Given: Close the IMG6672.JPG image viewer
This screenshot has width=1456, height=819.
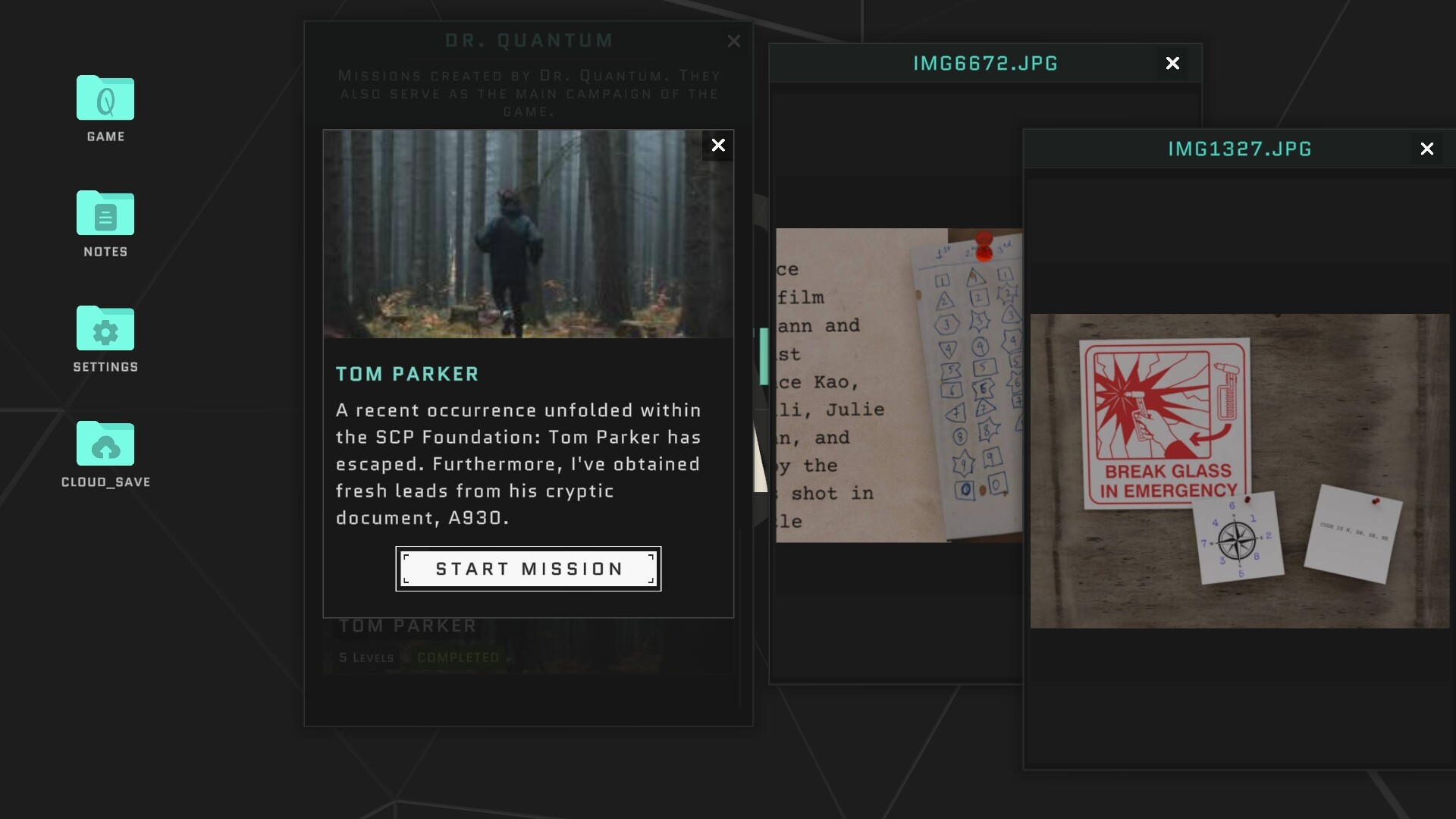Looking at the screenshot, I should 1172,63.
